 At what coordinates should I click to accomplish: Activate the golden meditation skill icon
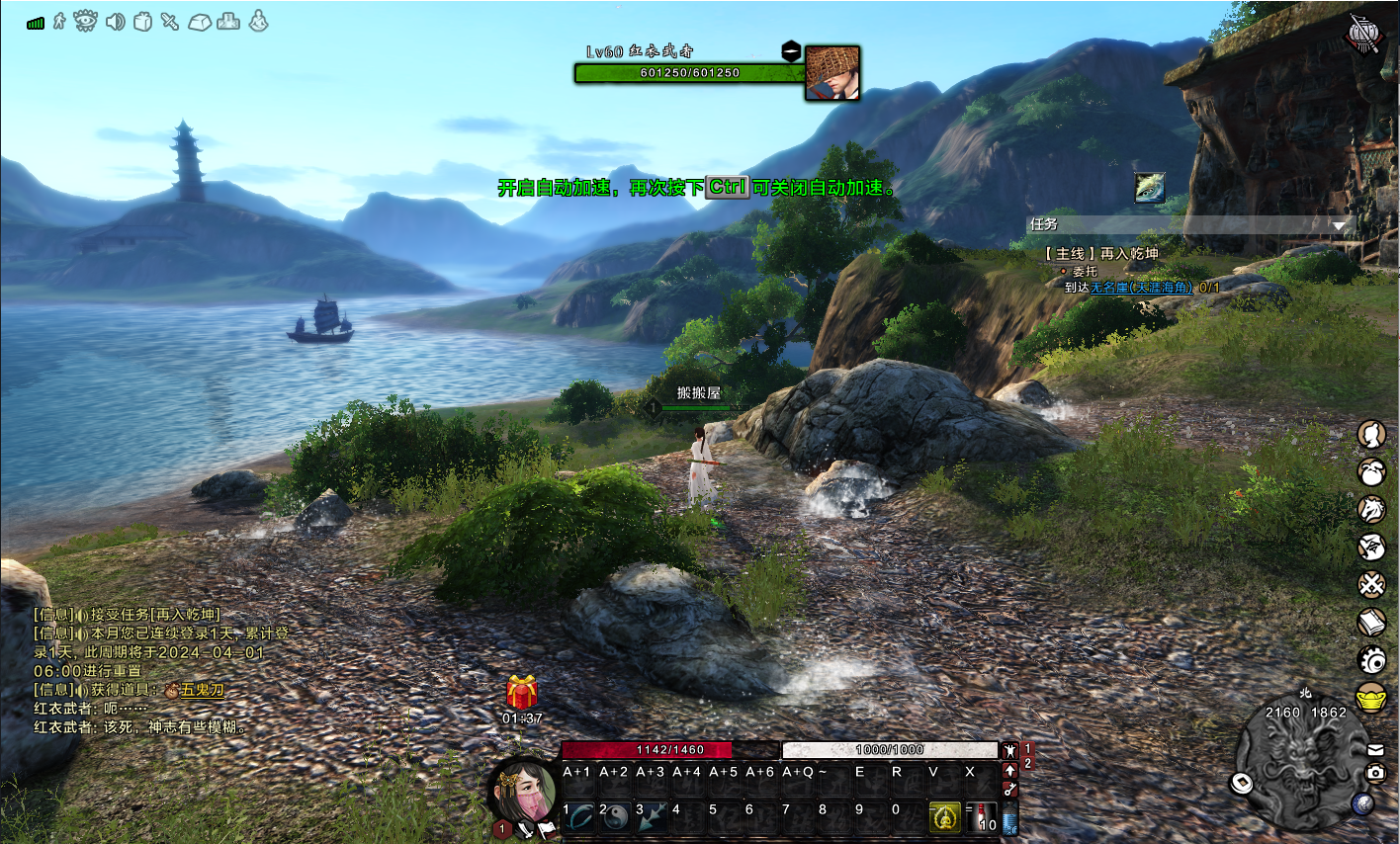[945, 816]
